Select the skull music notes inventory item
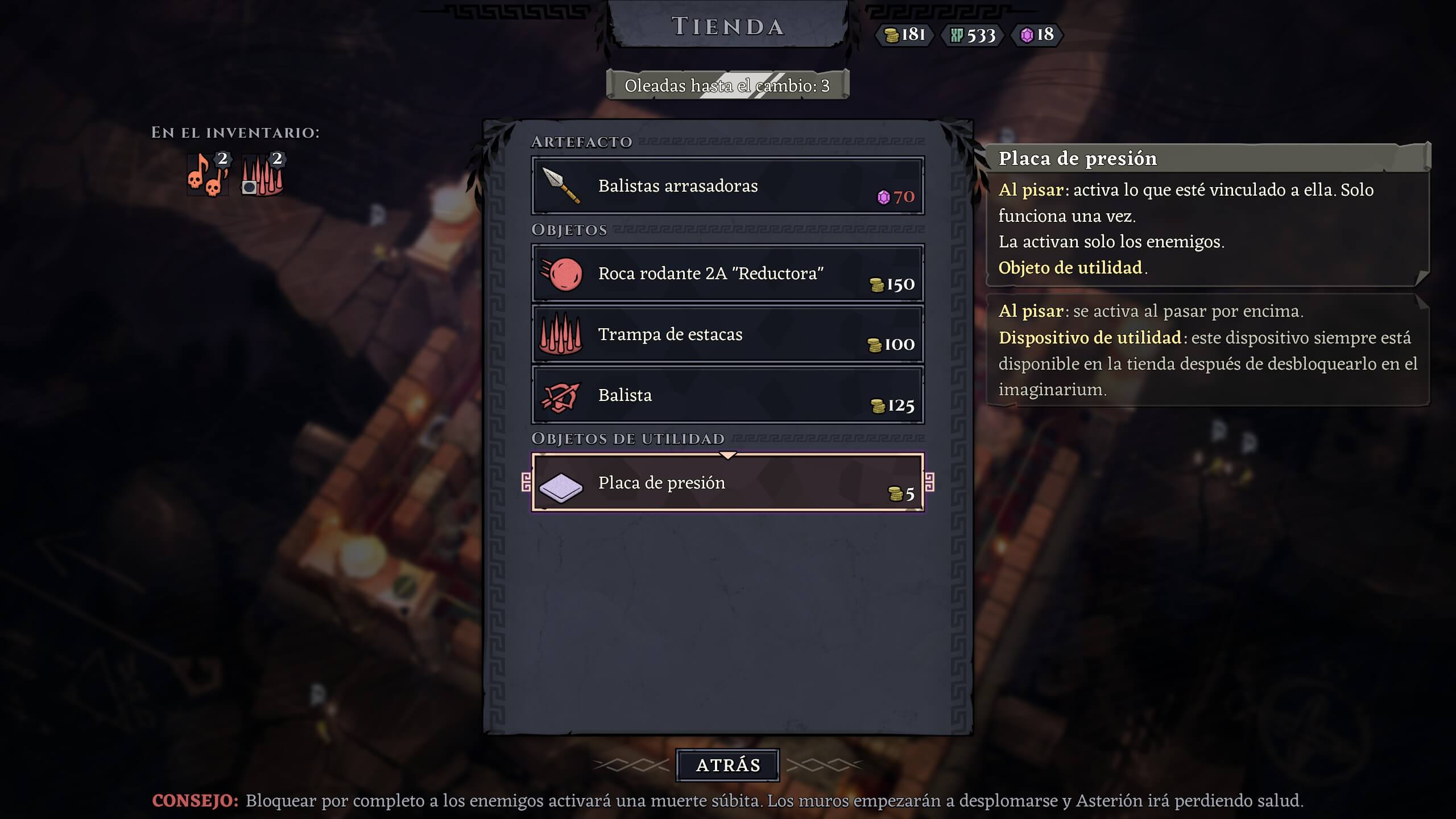Screen dimensions: 1456x819 pyautogui.click(x=208, y=175)
